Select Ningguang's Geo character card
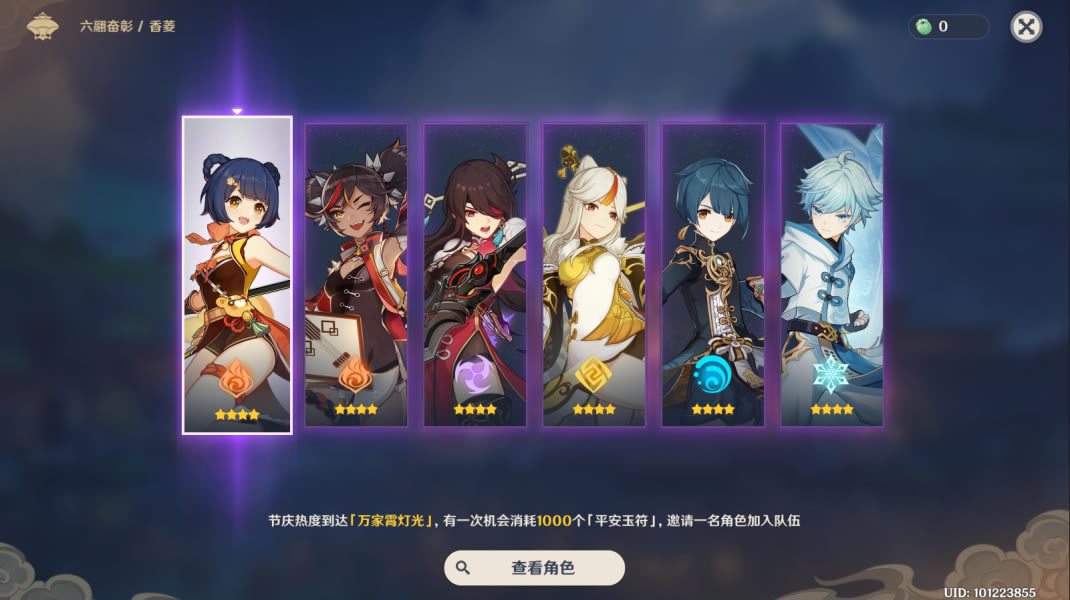Image resolution: width=1070 pixels, height=600 pixels. coord(594,275)
